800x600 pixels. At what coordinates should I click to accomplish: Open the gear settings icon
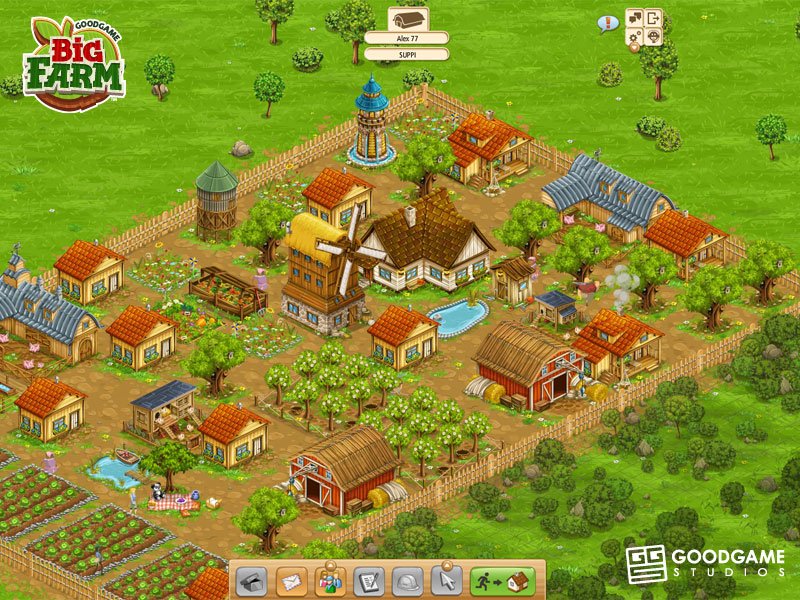pyautogui.click(x=634, y=38)
